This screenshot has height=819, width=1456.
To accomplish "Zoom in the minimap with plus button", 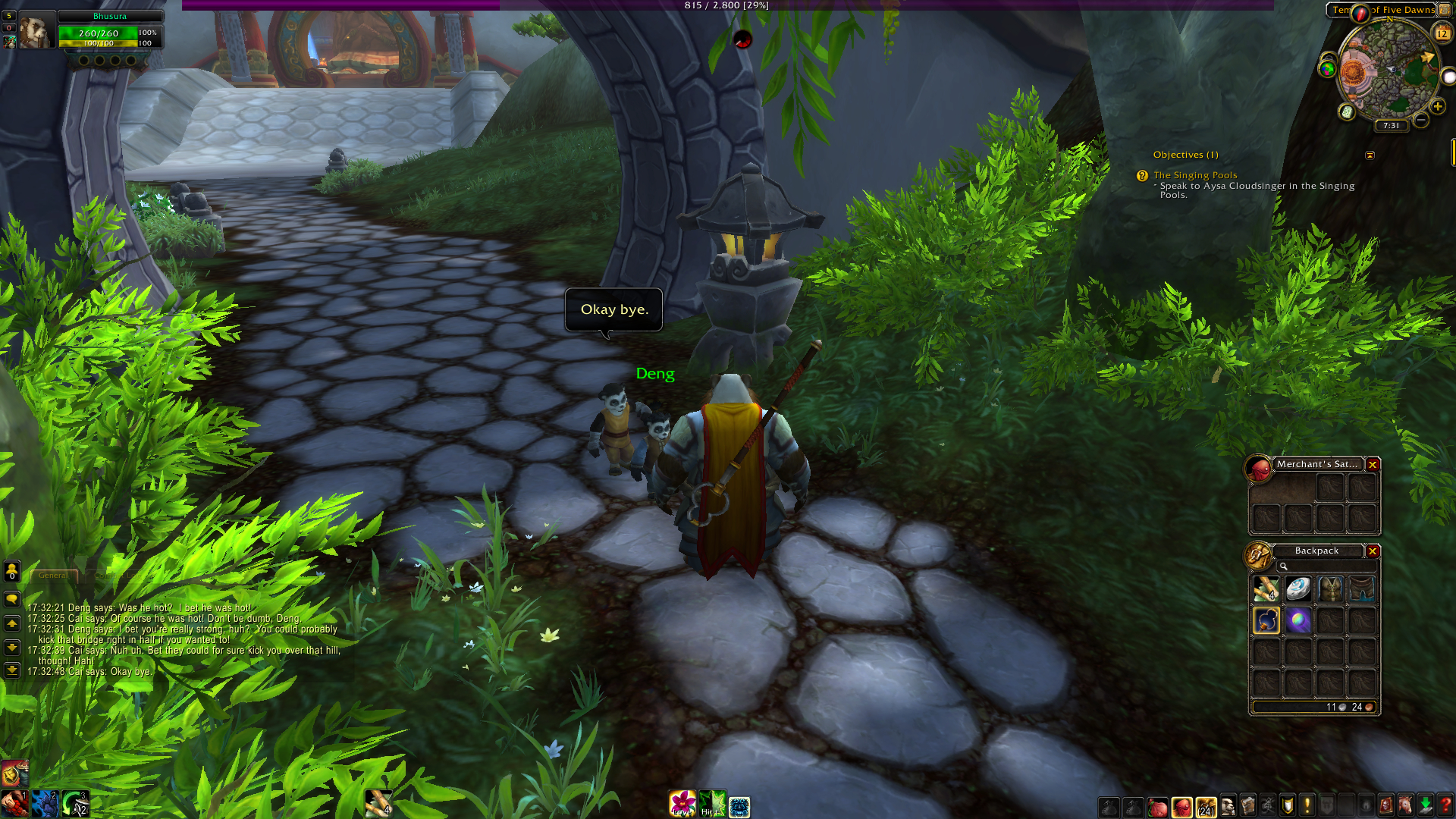I will coord(1437,107).
